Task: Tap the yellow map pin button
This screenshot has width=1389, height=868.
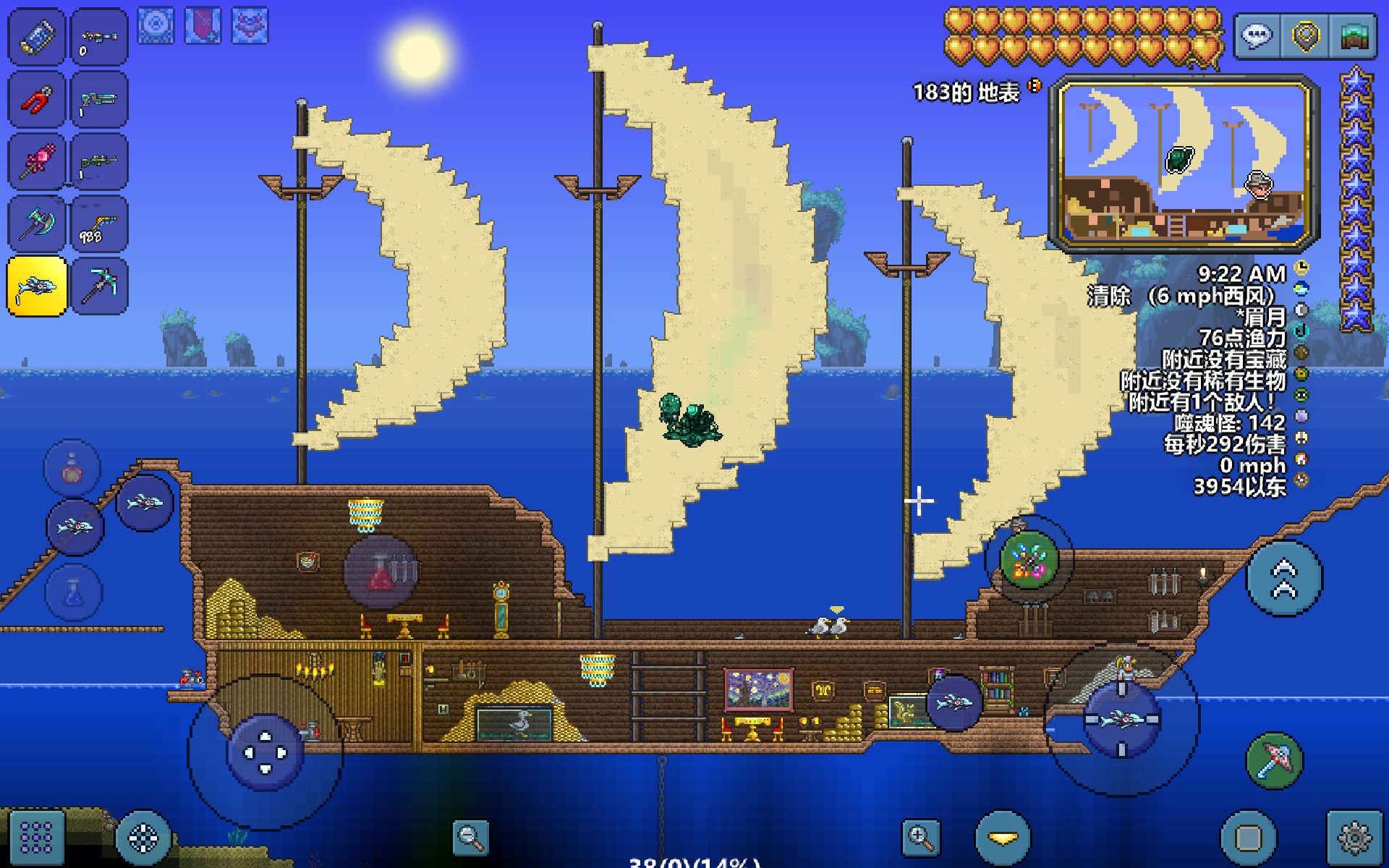Action: tap(1305, 36)
